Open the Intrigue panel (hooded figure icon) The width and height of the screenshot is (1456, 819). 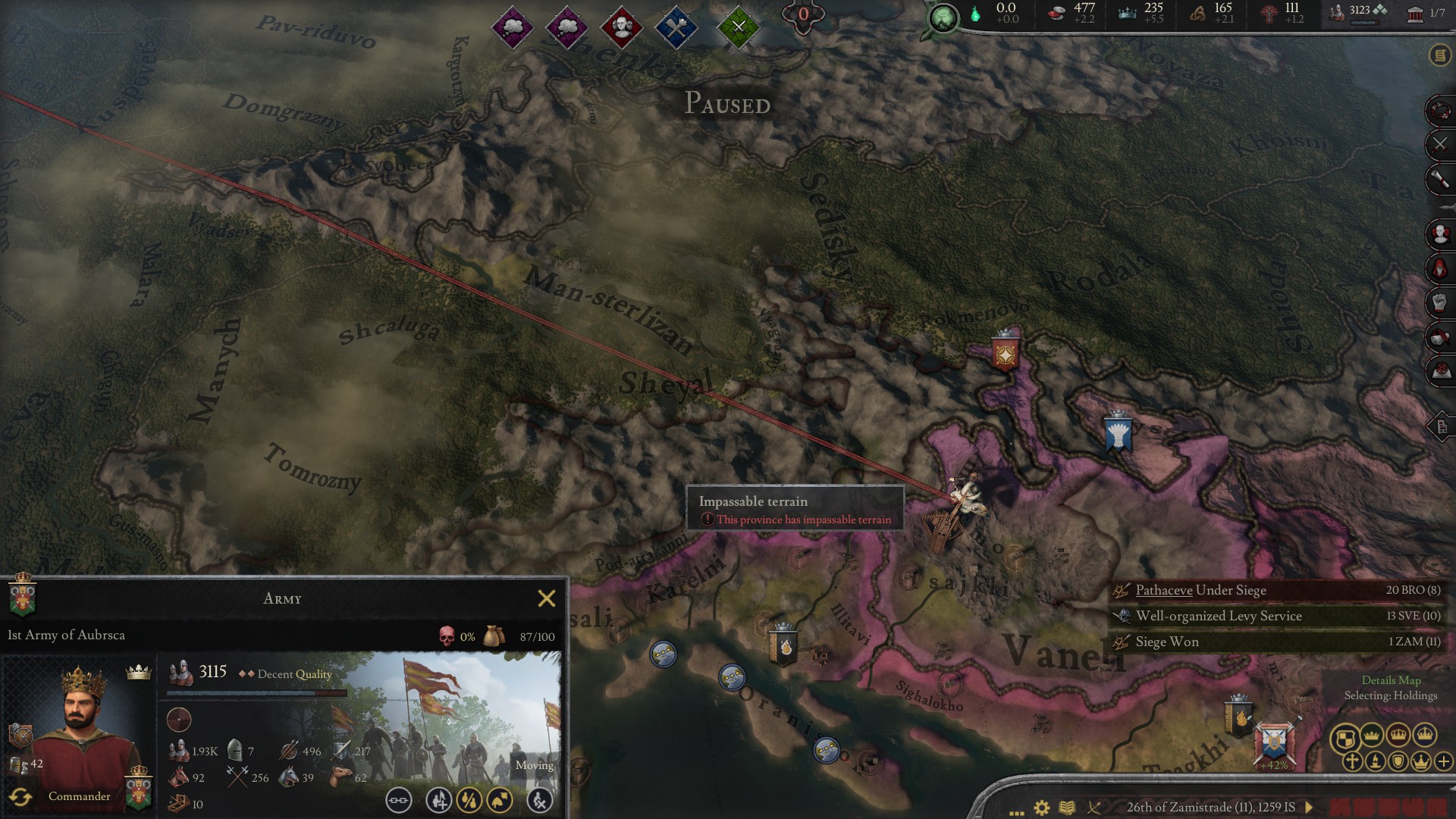[x=1439, y=267]
